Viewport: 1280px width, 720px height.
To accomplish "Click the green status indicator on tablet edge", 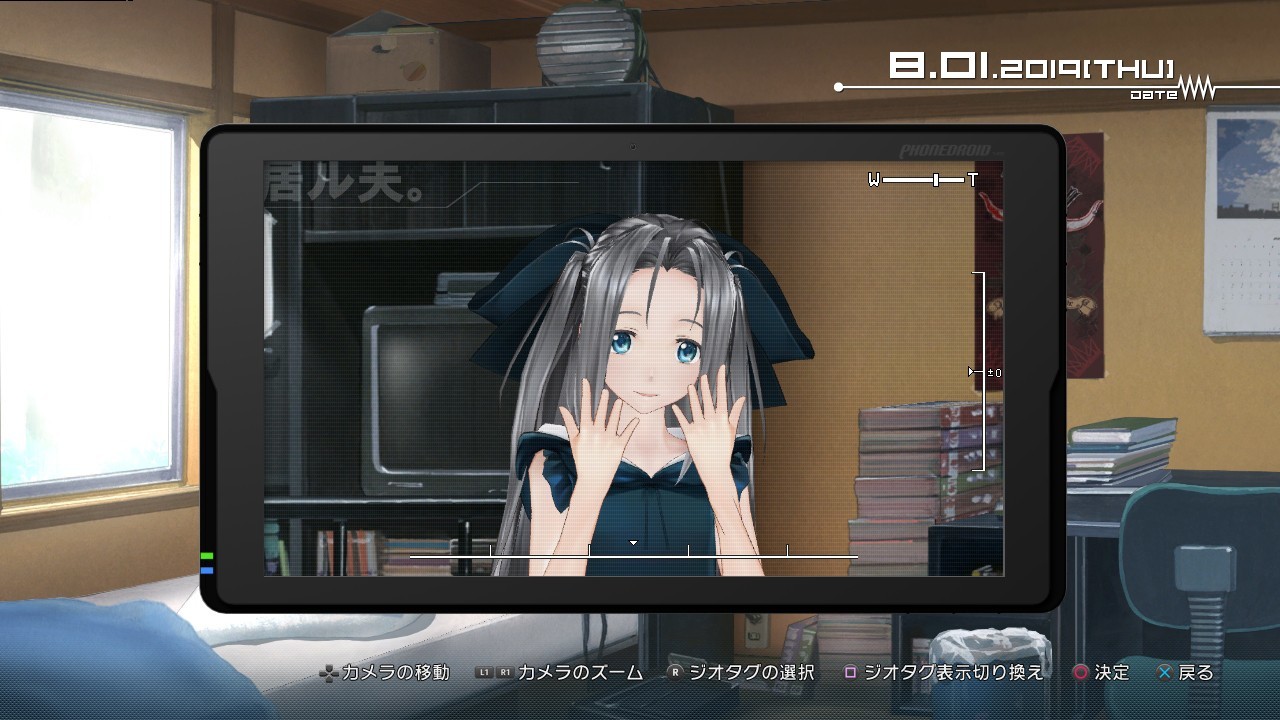I will (x=207, y=556).
